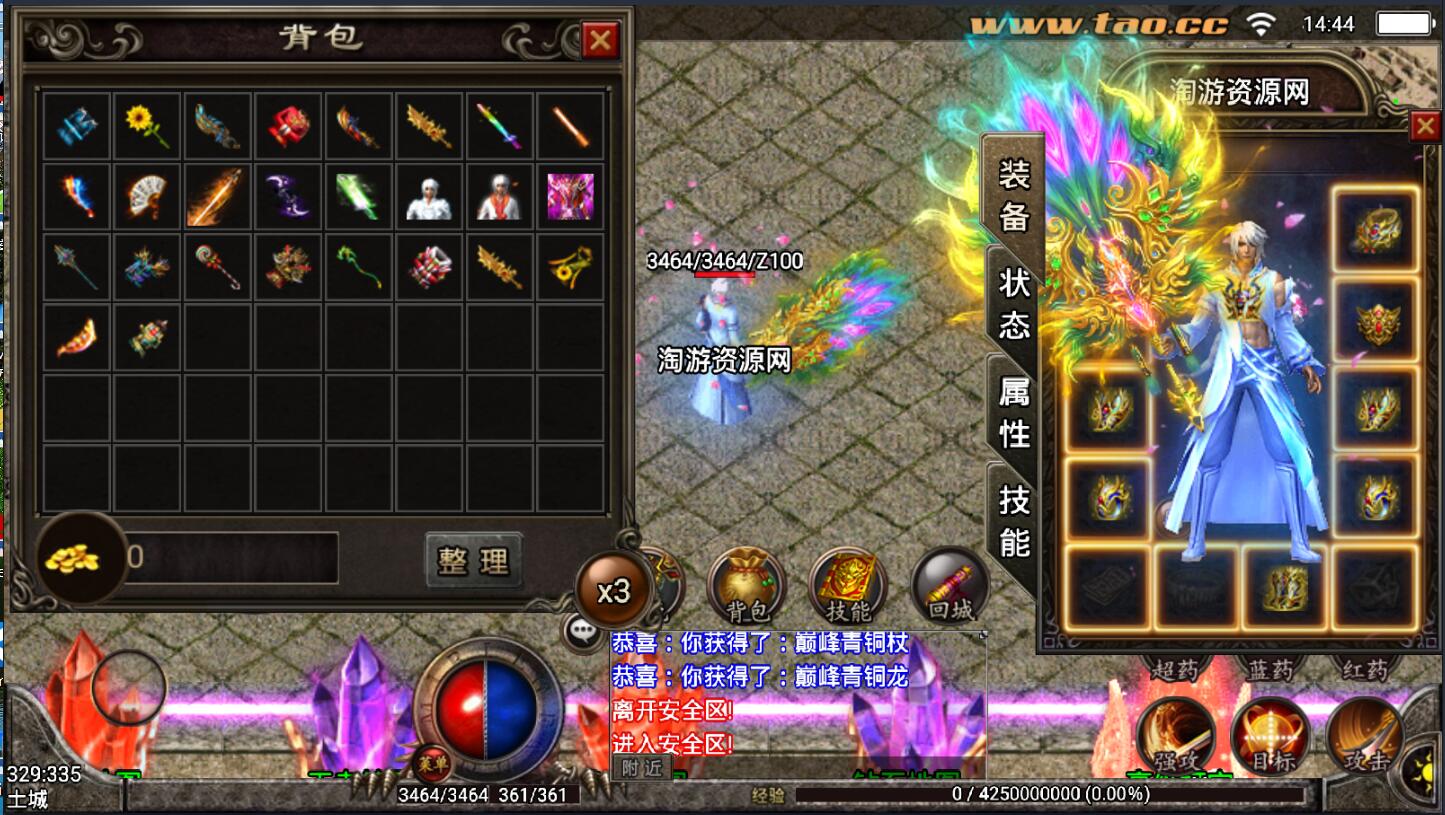This screenshot has height=815, width=1445.
Task: Pick the rainbow sword in the backpack
Action: [x=499, y=126]
